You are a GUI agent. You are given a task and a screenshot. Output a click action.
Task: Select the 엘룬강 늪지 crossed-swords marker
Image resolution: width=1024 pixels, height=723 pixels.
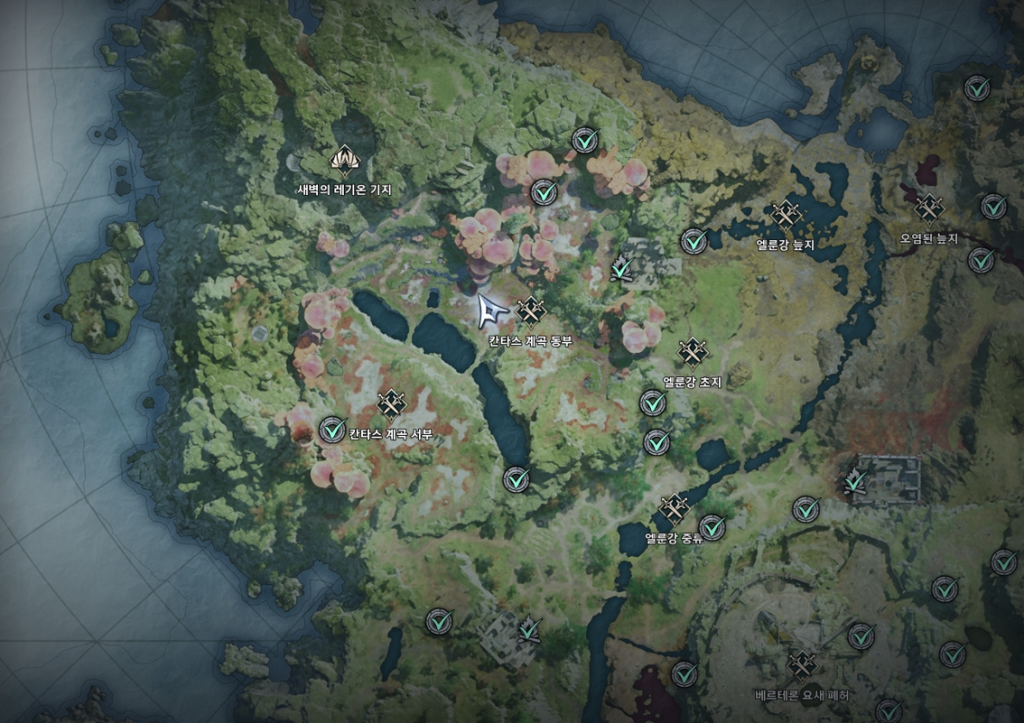pyautogui.click(x=786, y=214)
